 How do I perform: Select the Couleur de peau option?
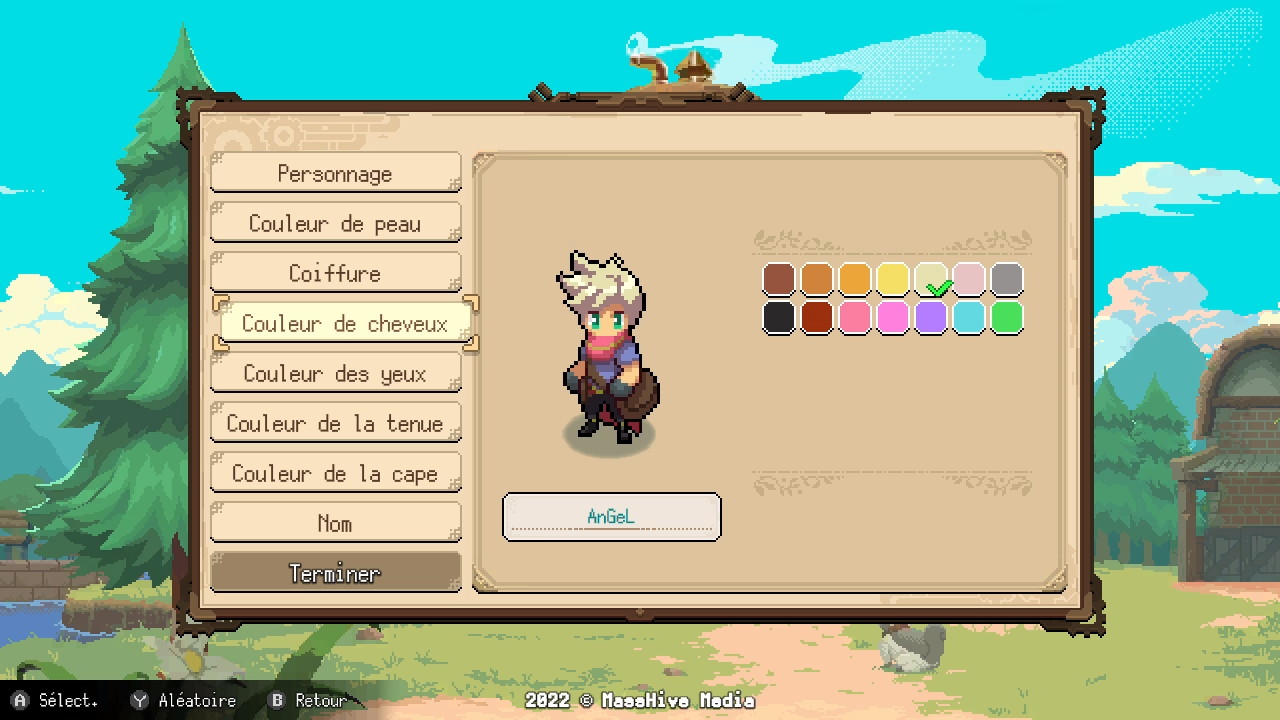(x=335, y=223)
